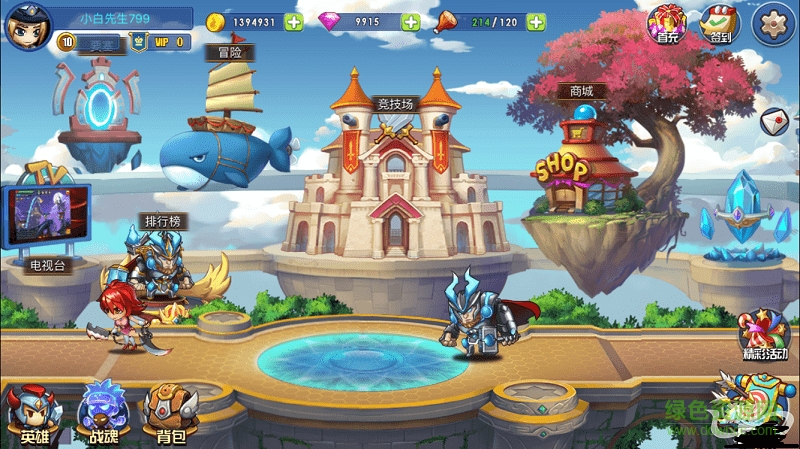Screen dimensions: 800x449
Task: Open the mail envelope icon
Action: pos(775,120)
